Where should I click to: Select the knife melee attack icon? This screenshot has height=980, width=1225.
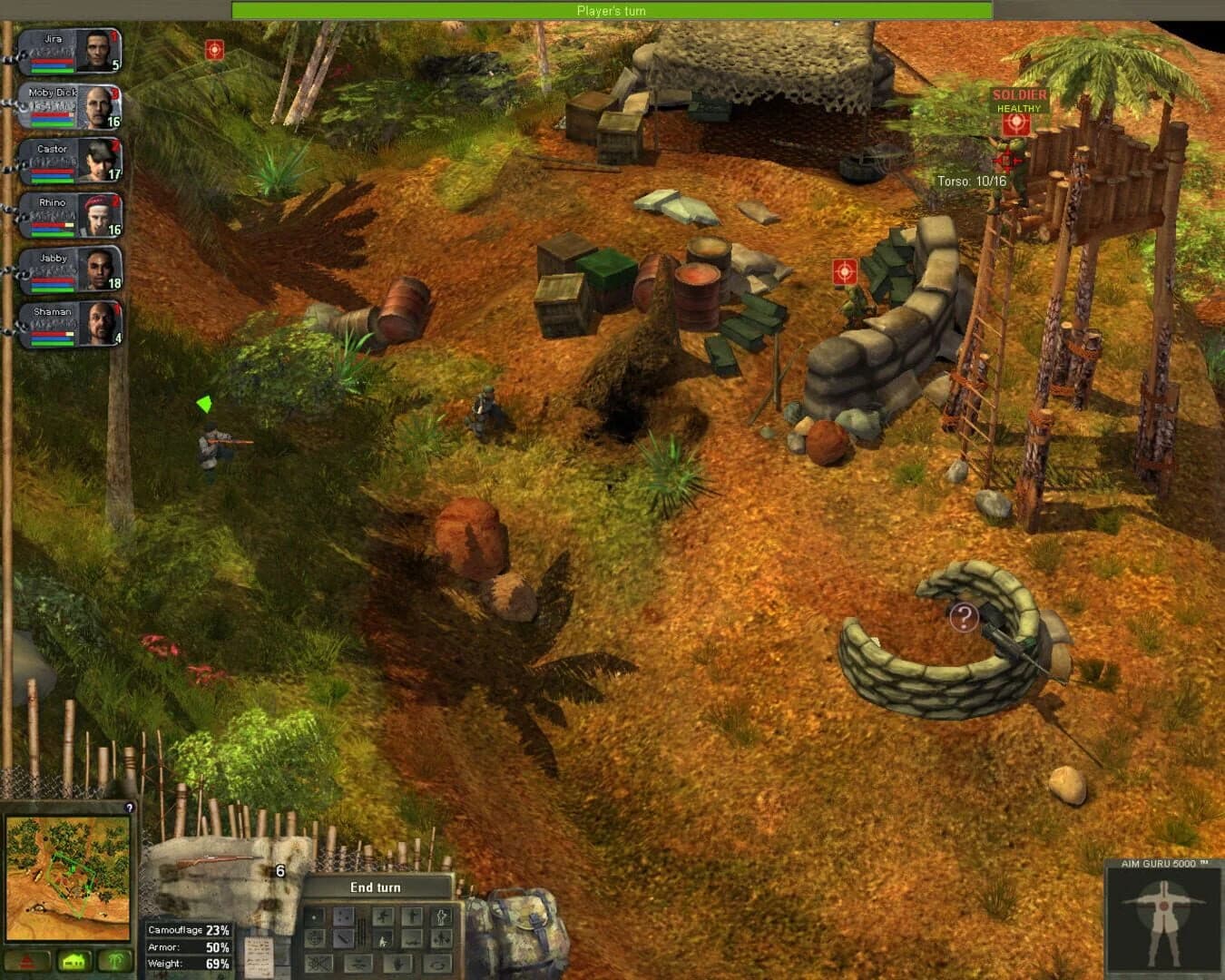tap(341, 939)
